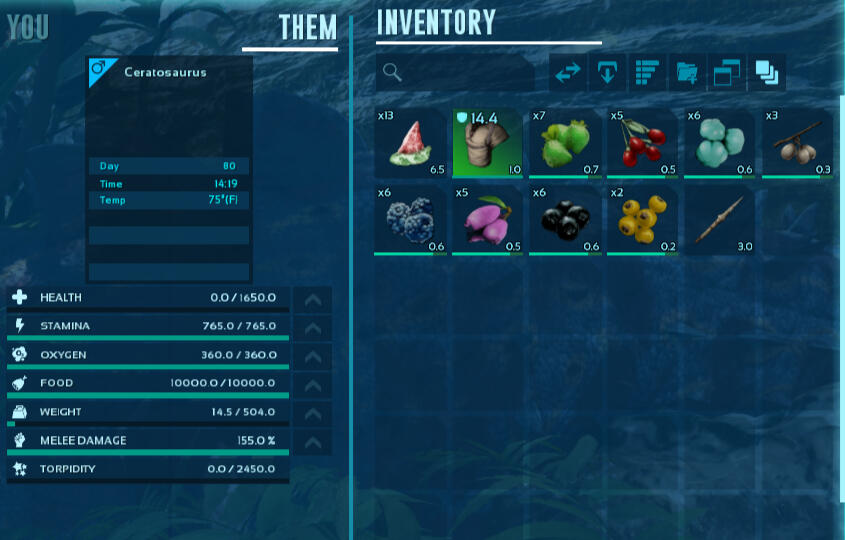845x540 pixels.
Task: Select the blue berries stack
Action: (x=410, y=219)
